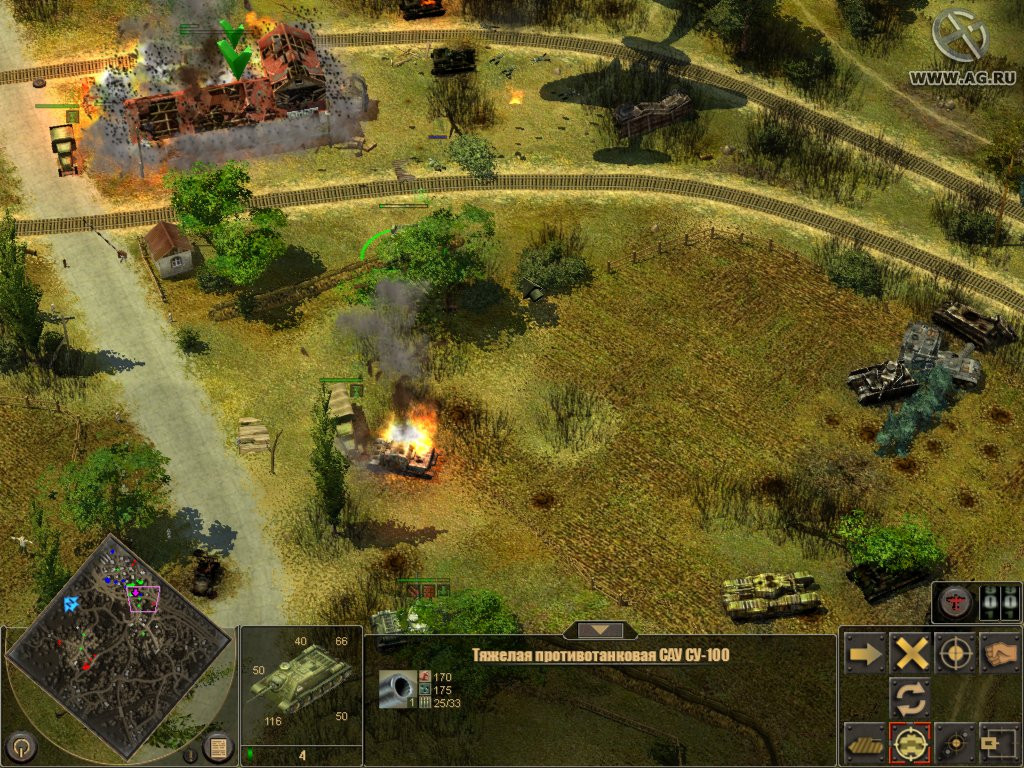Screen dimensions: 1024x768
Task: Click the unit-in-square frame command
Action: (x=998, y=742)
